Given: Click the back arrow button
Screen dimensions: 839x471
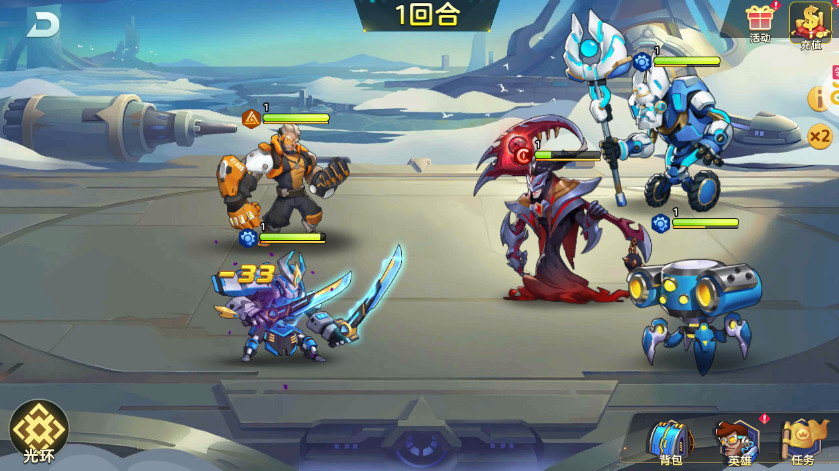Looking at the screenshot, I should [x=44, y=24].
